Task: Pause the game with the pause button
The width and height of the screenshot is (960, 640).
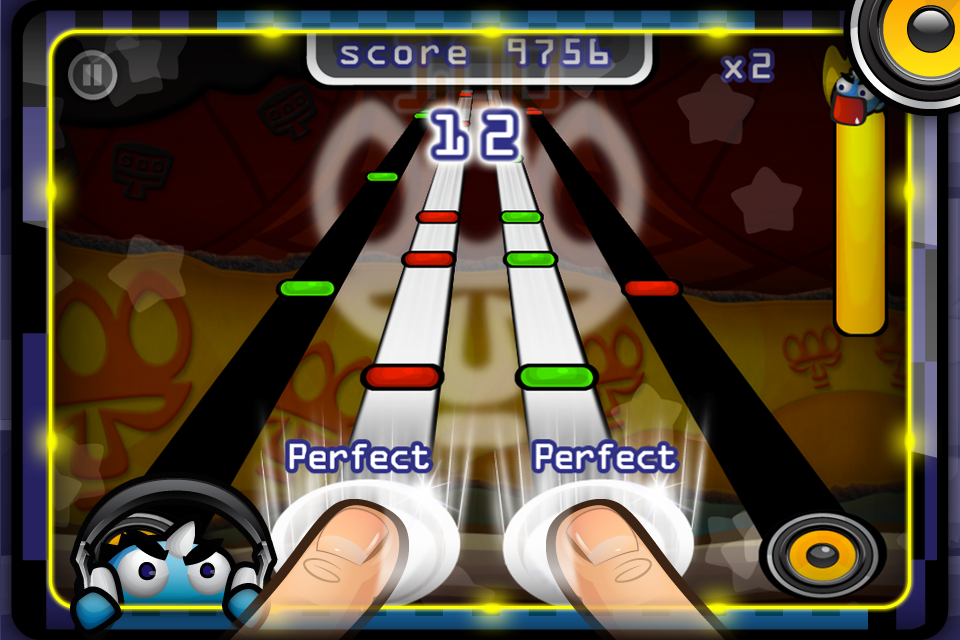Action: [93, 74]
